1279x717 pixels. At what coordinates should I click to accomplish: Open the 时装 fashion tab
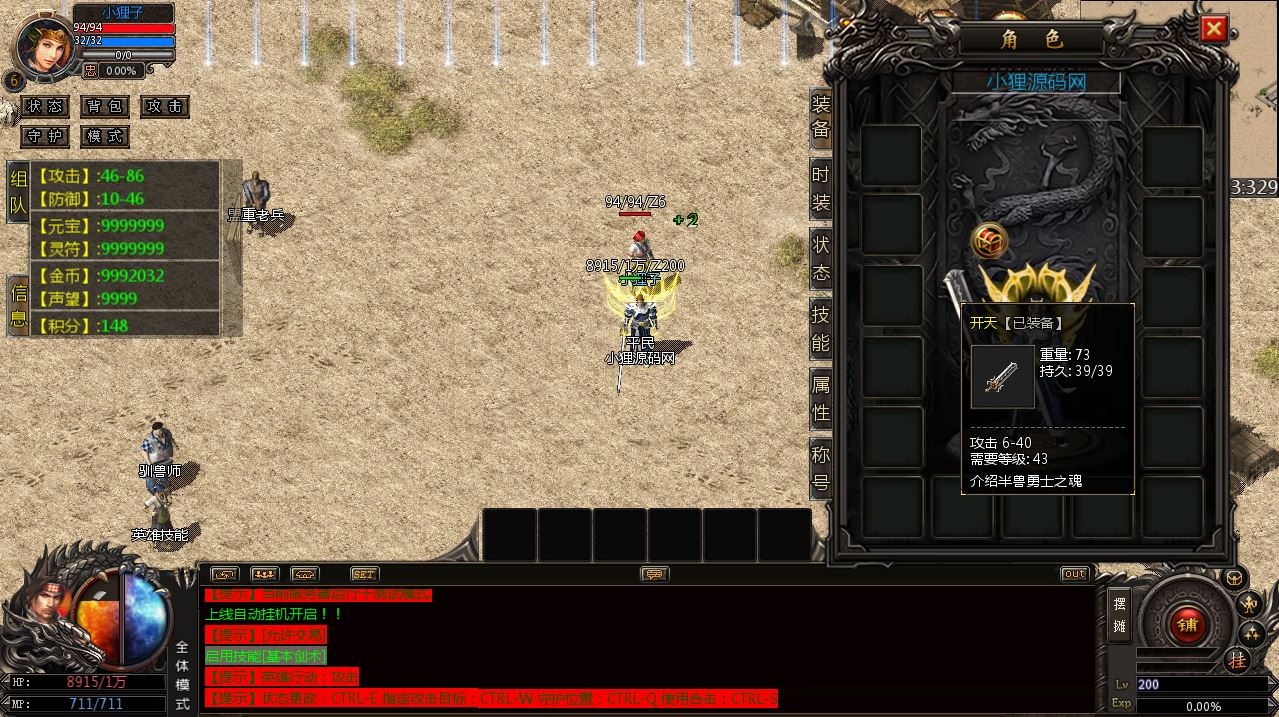pos(820,188)
